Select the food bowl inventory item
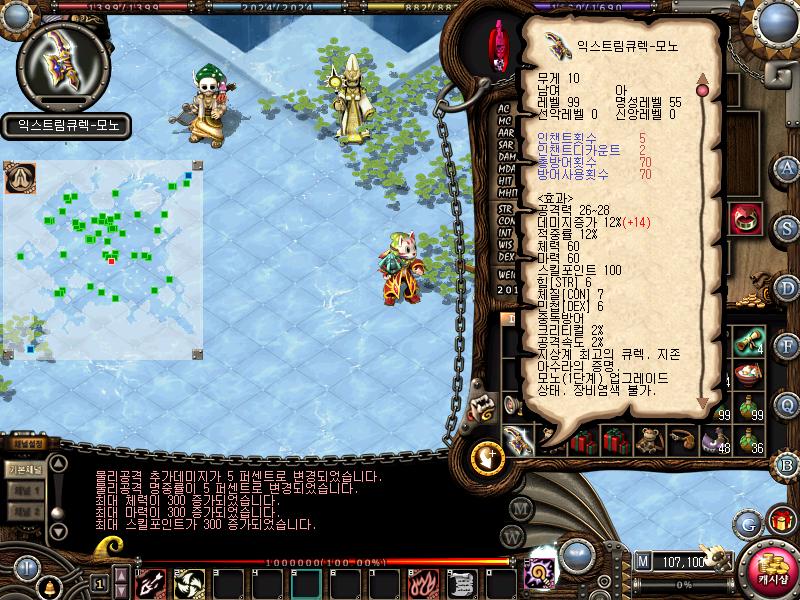This screenshot has height=600, width=800. click(x=749, y=375)
